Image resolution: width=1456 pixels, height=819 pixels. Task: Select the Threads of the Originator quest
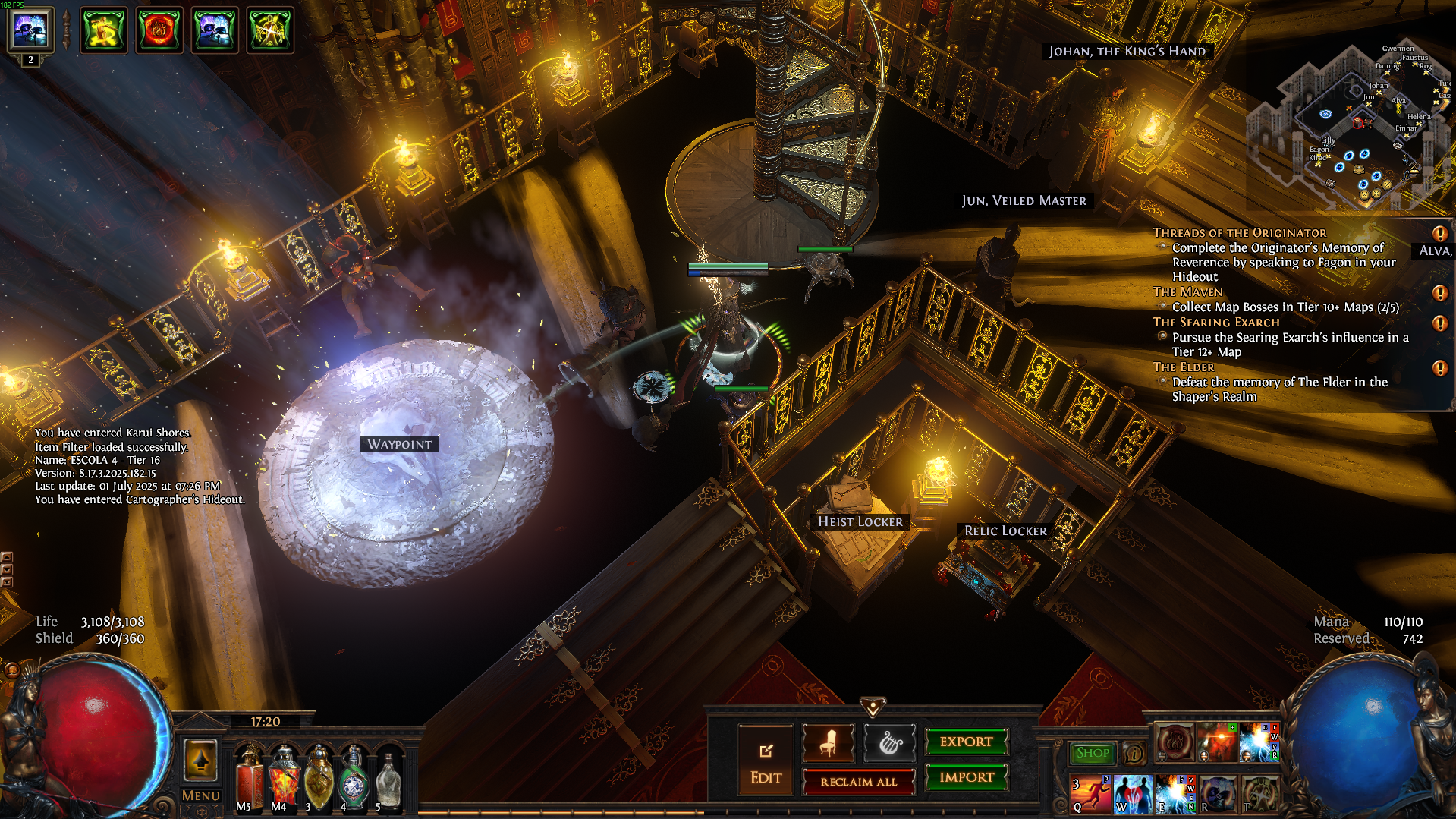click(x=1239, y=233)
